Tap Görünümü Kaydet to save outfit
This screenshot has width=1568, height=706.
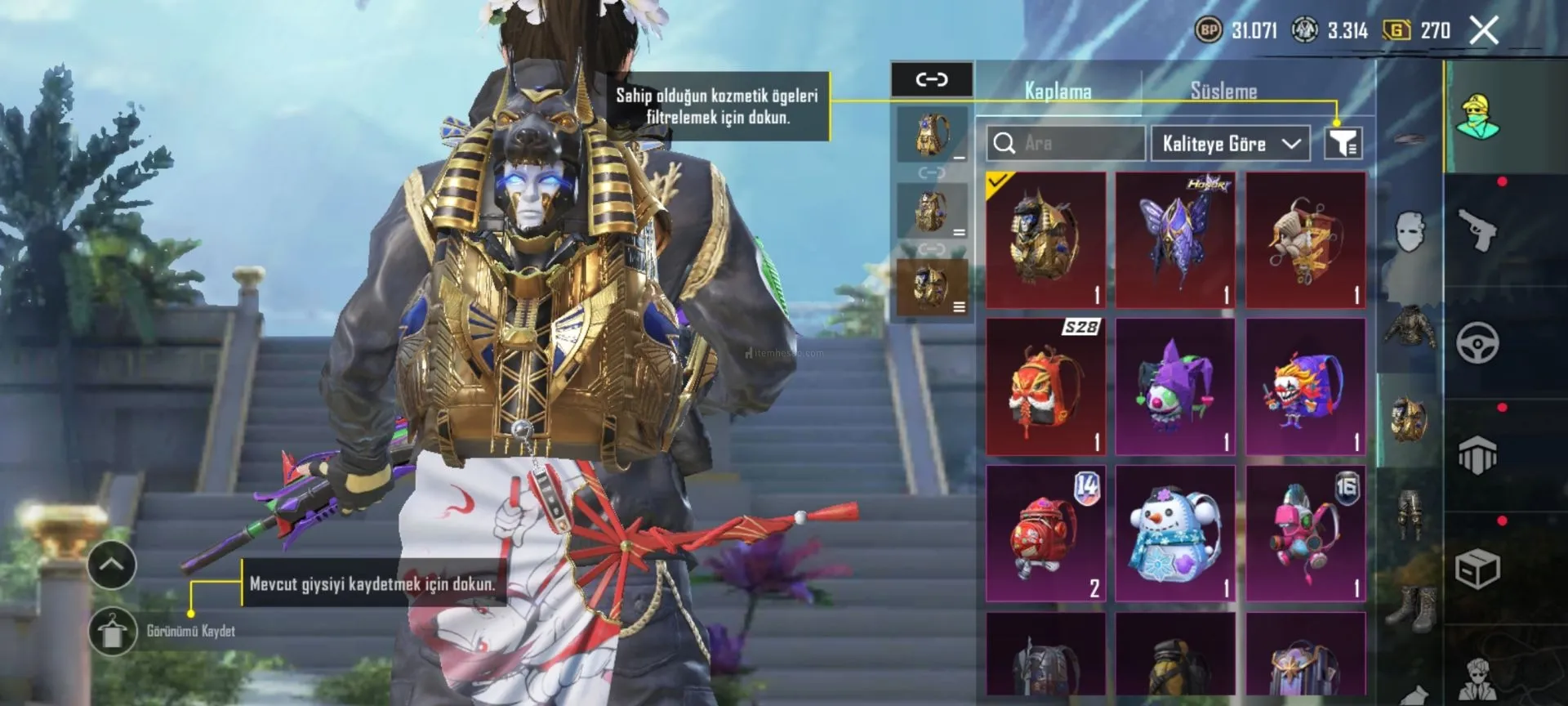[x=113, y=632]
